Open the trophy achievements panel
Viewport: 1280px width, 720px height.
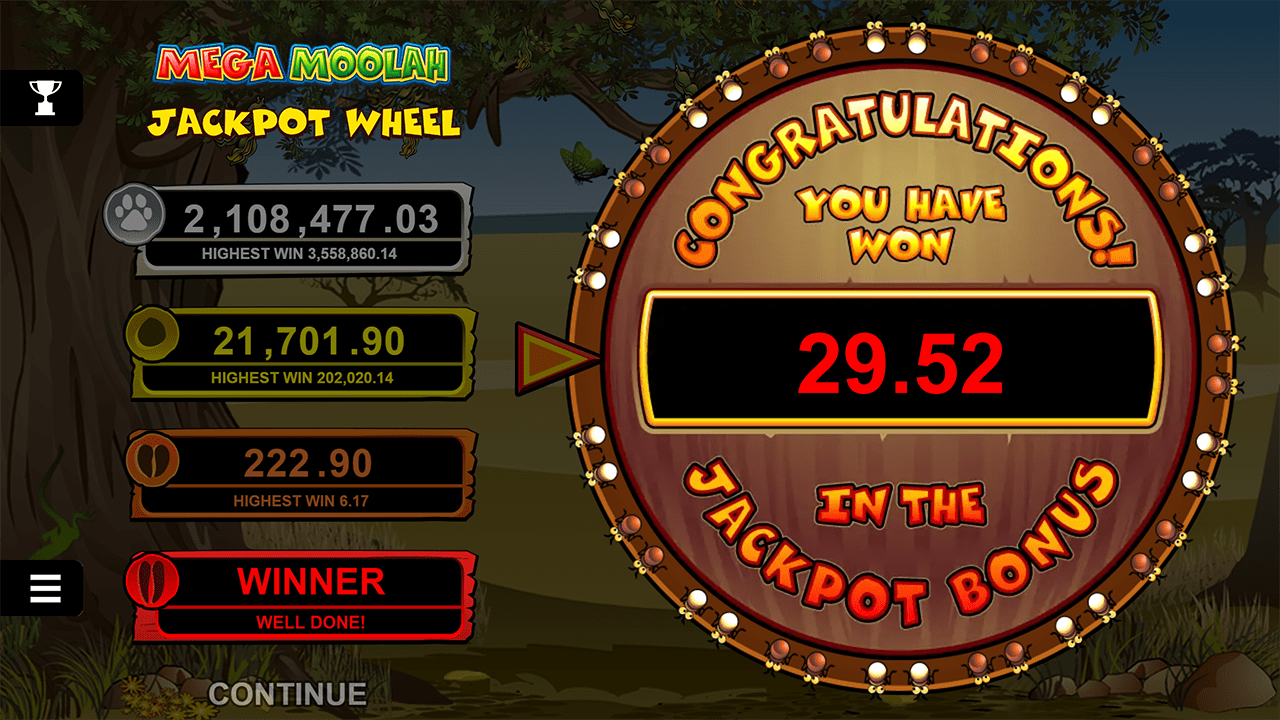45,97
